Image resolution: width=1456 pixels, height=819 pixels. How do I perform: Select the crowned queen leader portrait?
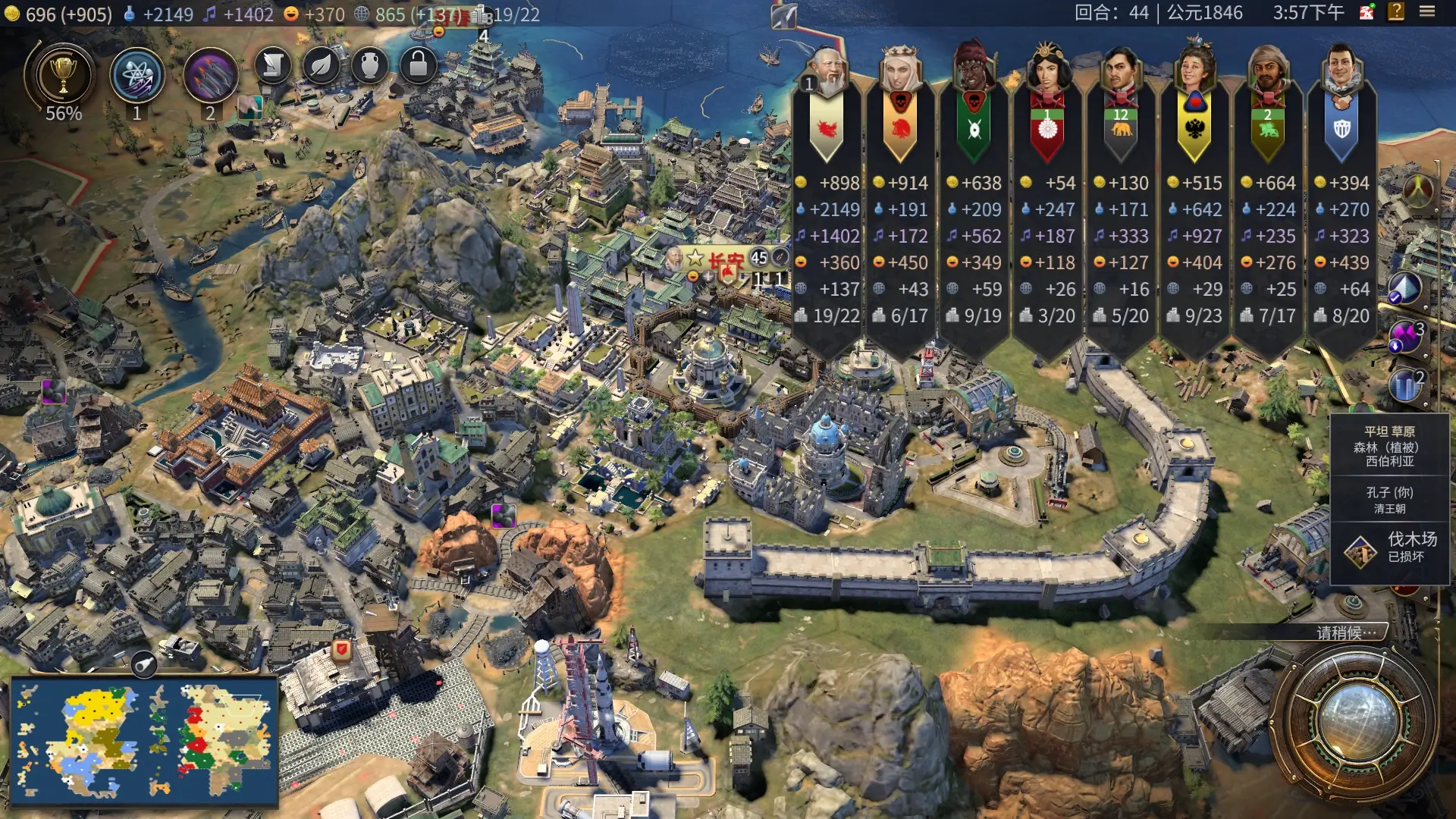900,71
